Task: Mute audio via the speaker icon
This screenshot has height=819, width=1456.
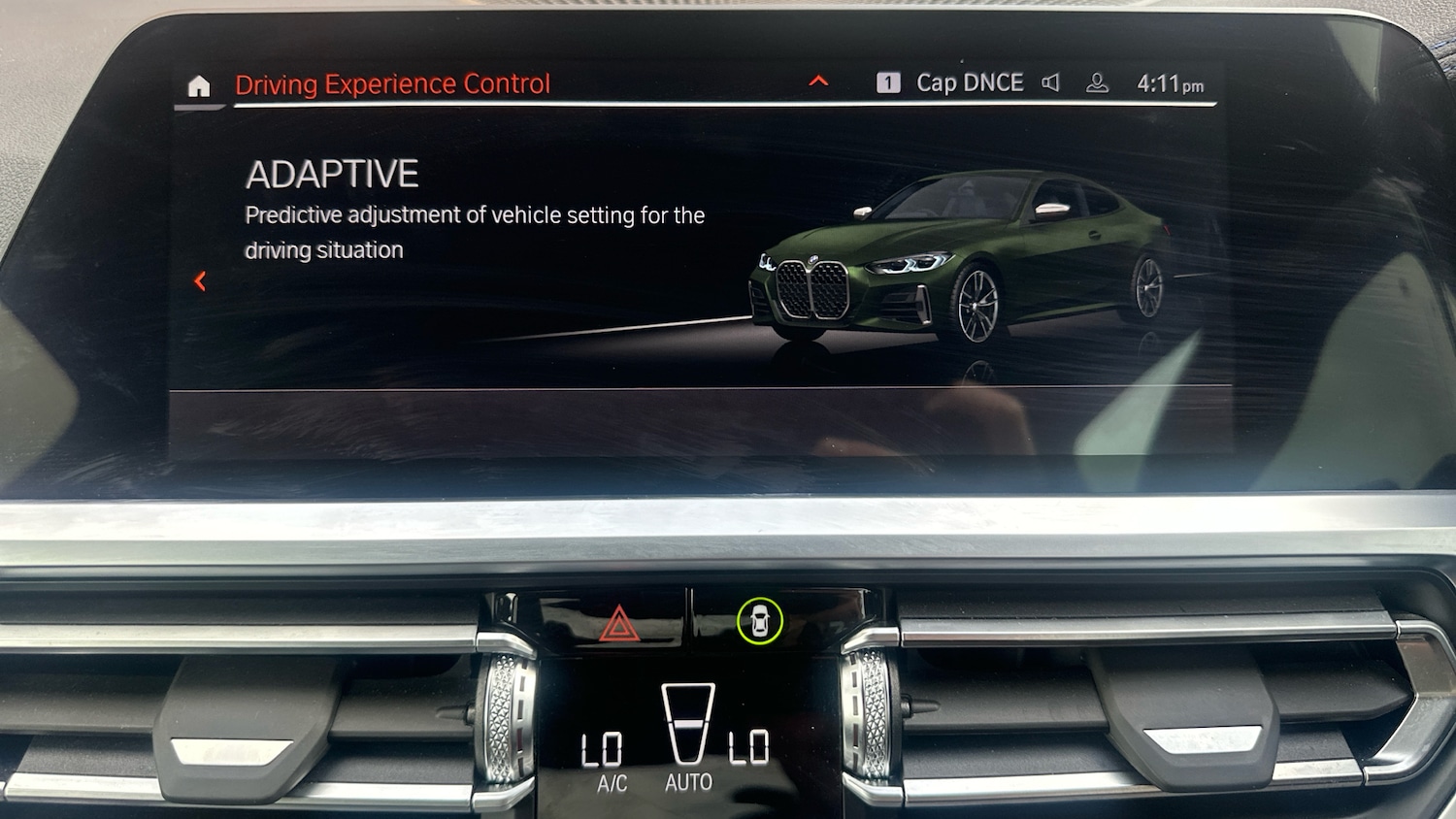Action: tap(1051, 82)
